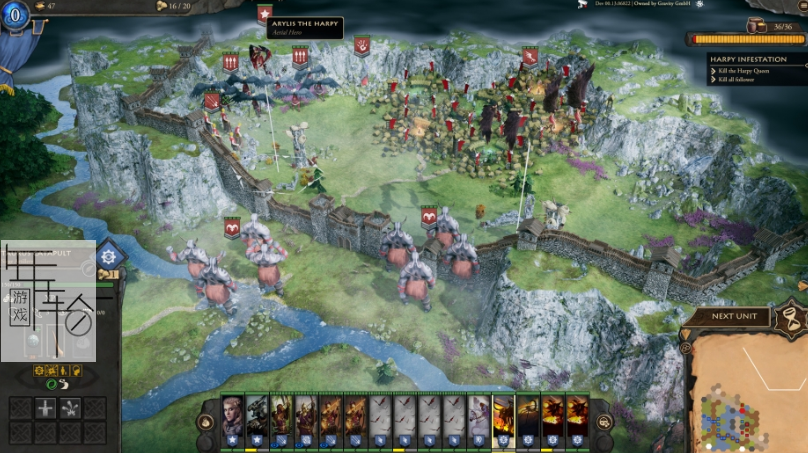
Task: Open the treasure chest icon showing 36/36
Action: [762, 27]
